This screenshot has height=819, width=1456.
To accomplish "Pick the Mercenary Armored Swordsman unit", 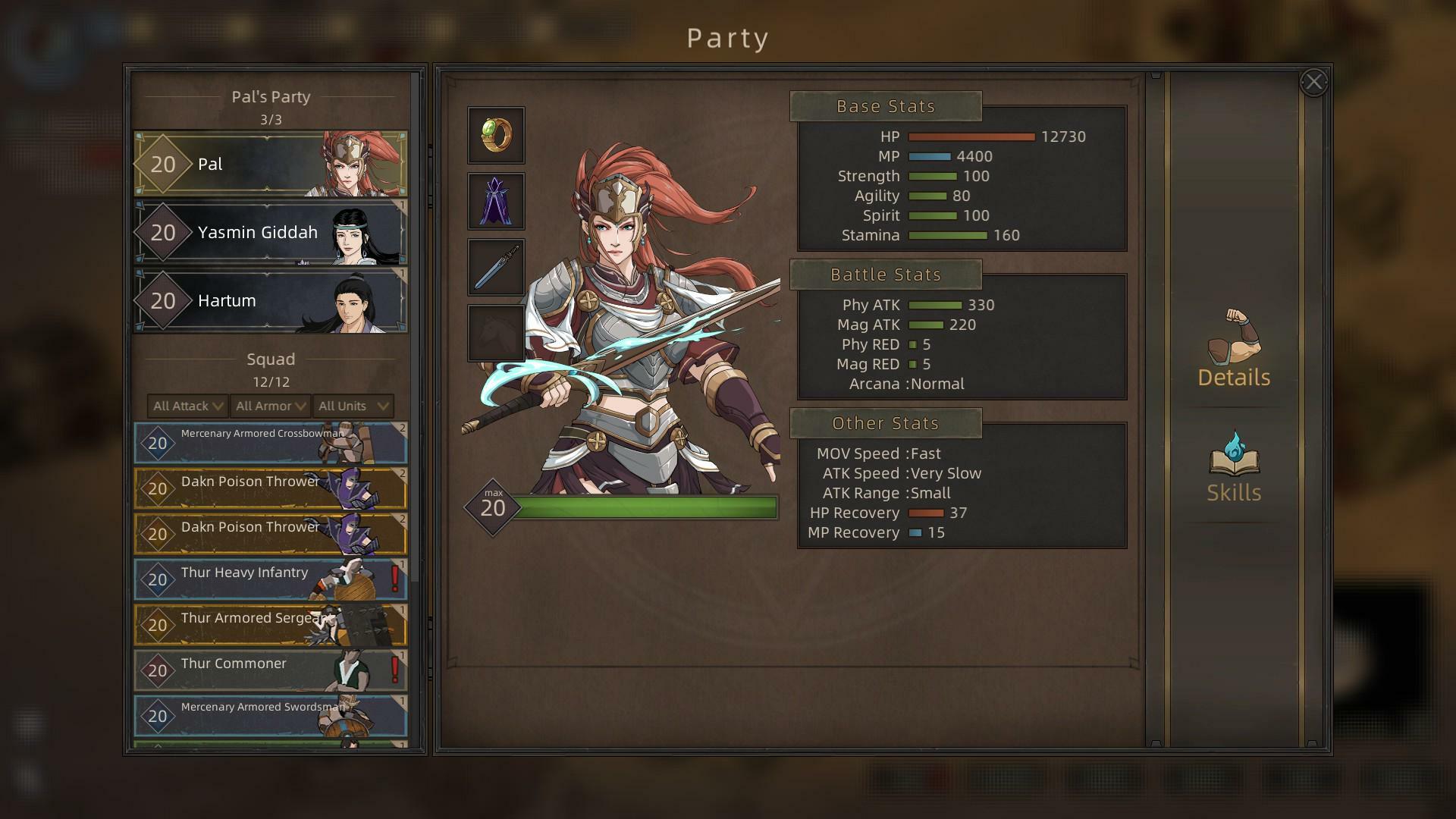I will (271, 716).
